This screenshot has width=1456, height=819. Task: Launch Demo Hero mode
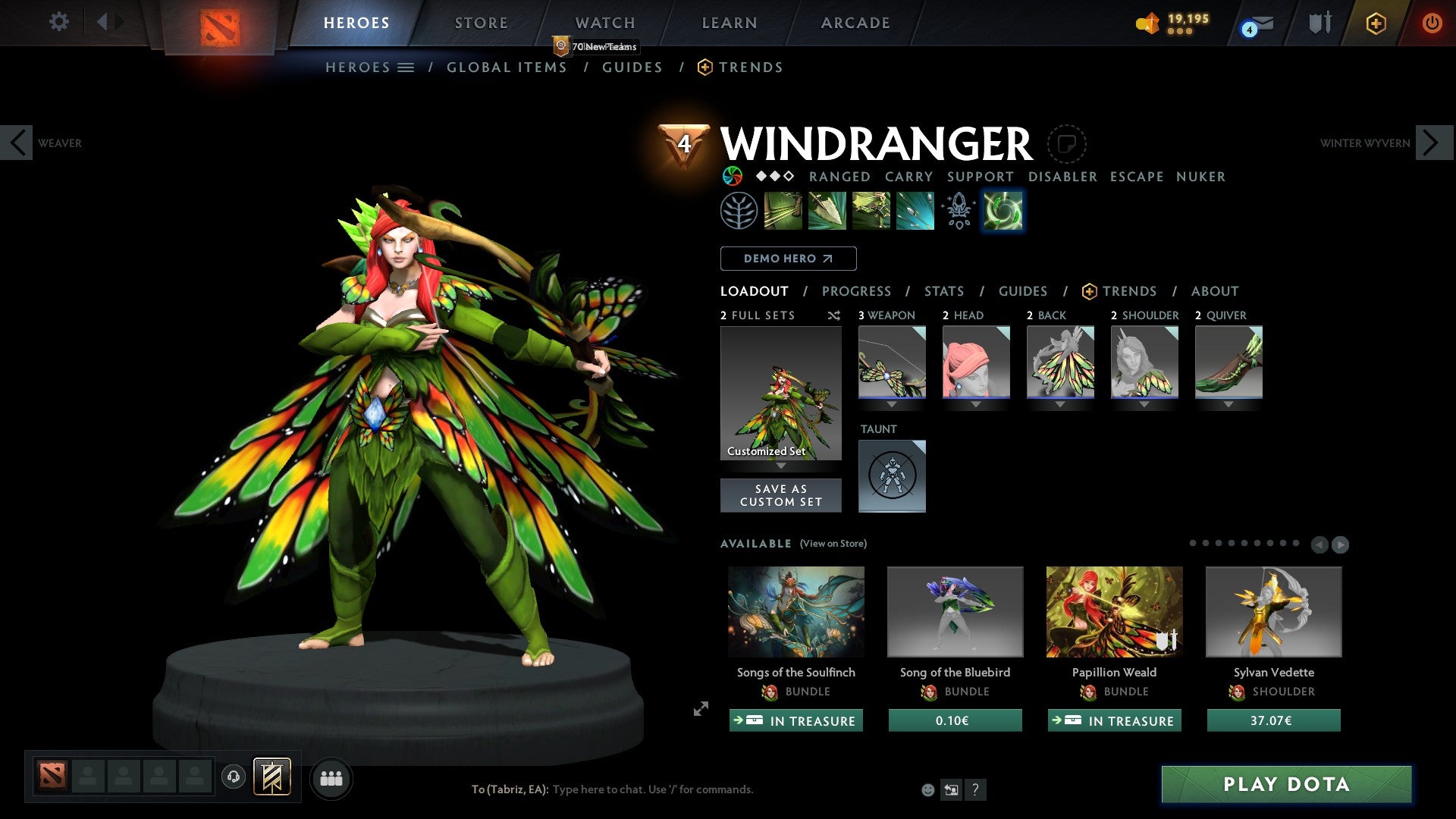coord(788,259)
